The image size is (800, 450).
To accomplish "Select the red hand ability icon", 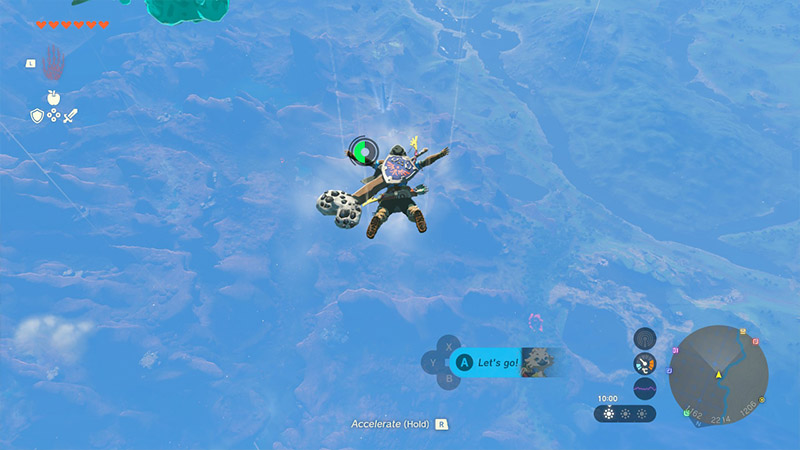I will click(x=52, y=63).
